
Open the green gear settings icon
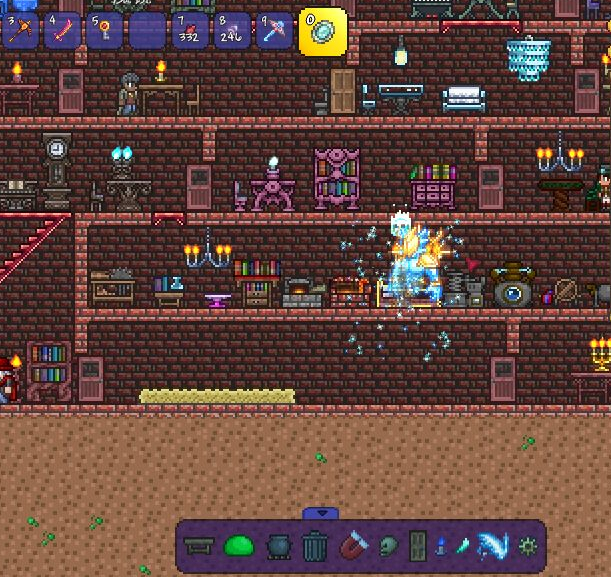pos(527,546)
